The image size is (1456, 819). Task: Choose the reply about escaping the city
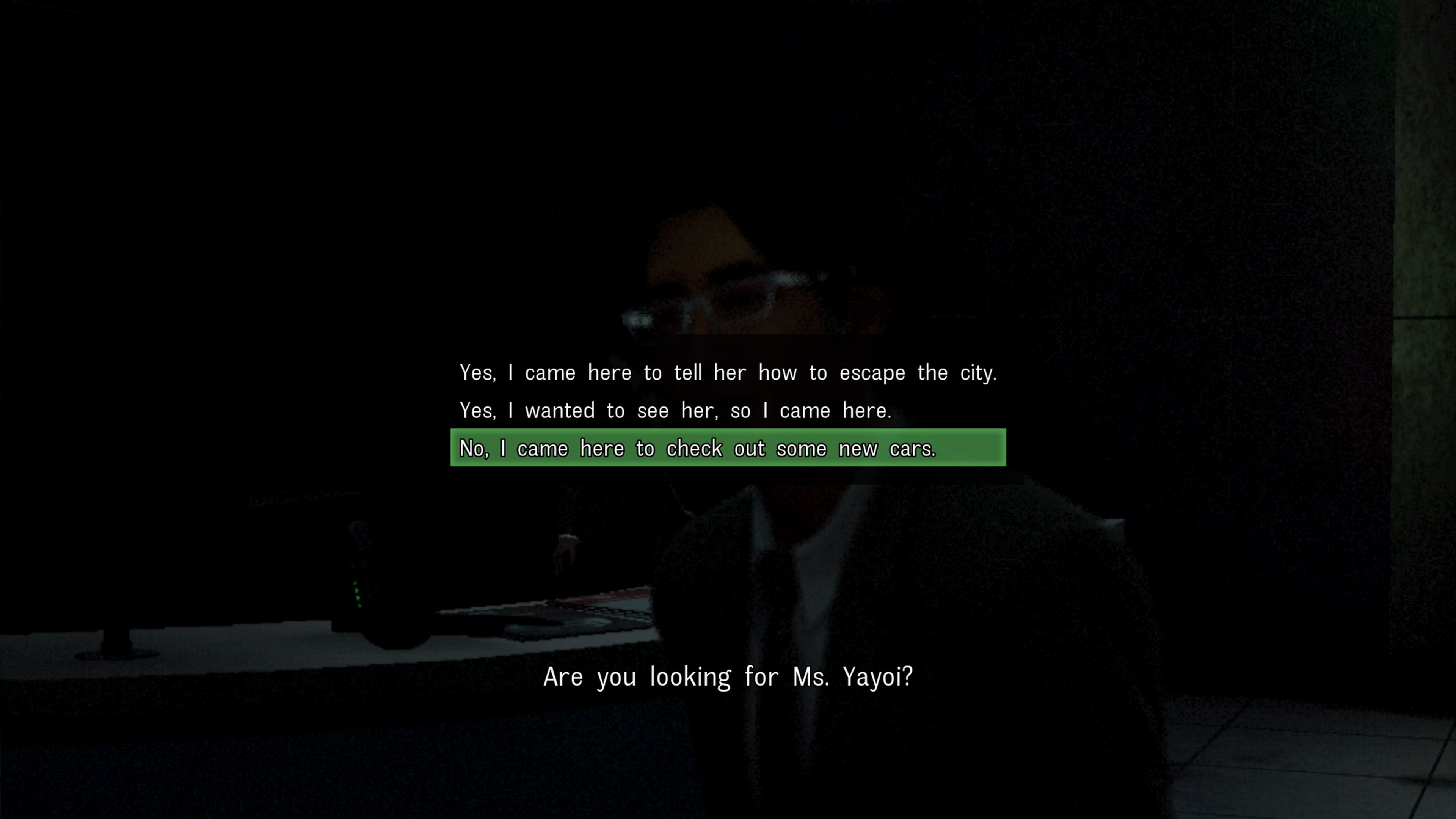tap(728, 373)
